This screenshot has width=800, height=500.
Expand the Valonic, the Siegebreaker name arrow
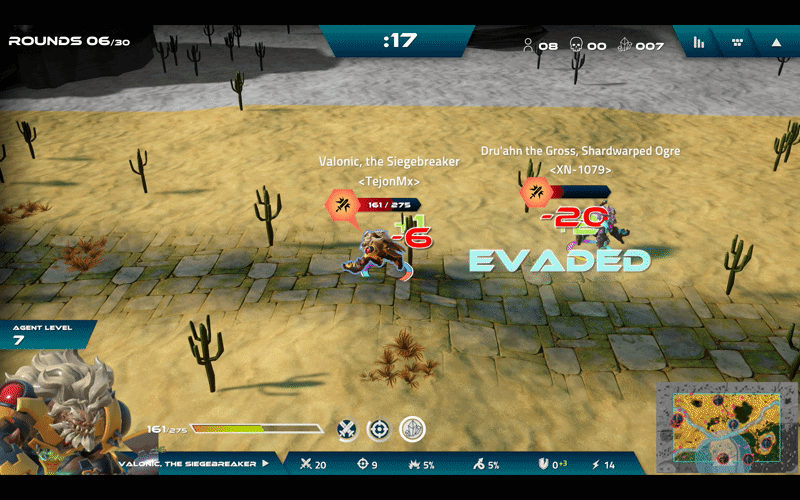266,464
